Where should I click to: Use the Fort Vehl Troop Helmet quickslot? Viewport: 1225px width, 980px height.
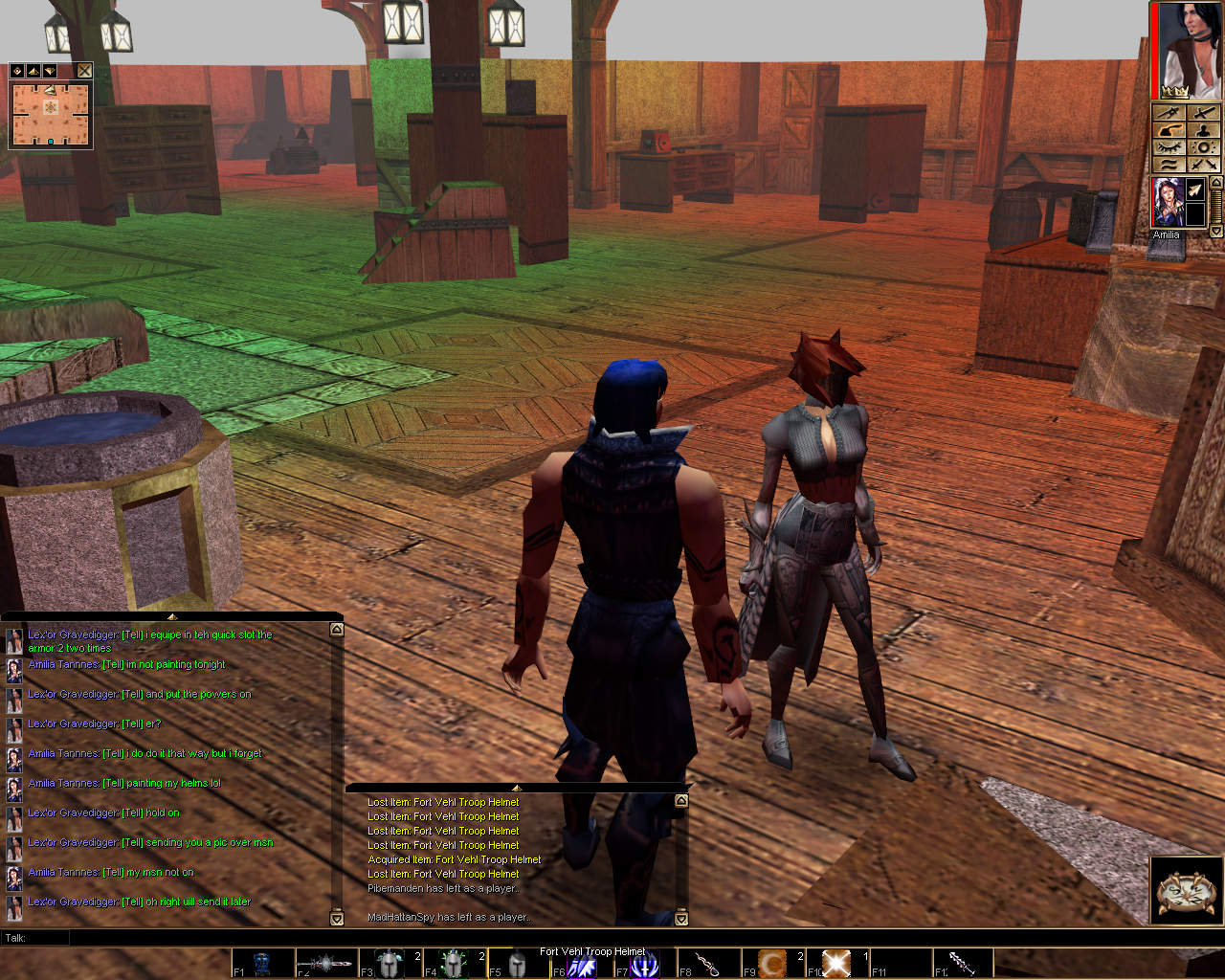click(517, 963)
